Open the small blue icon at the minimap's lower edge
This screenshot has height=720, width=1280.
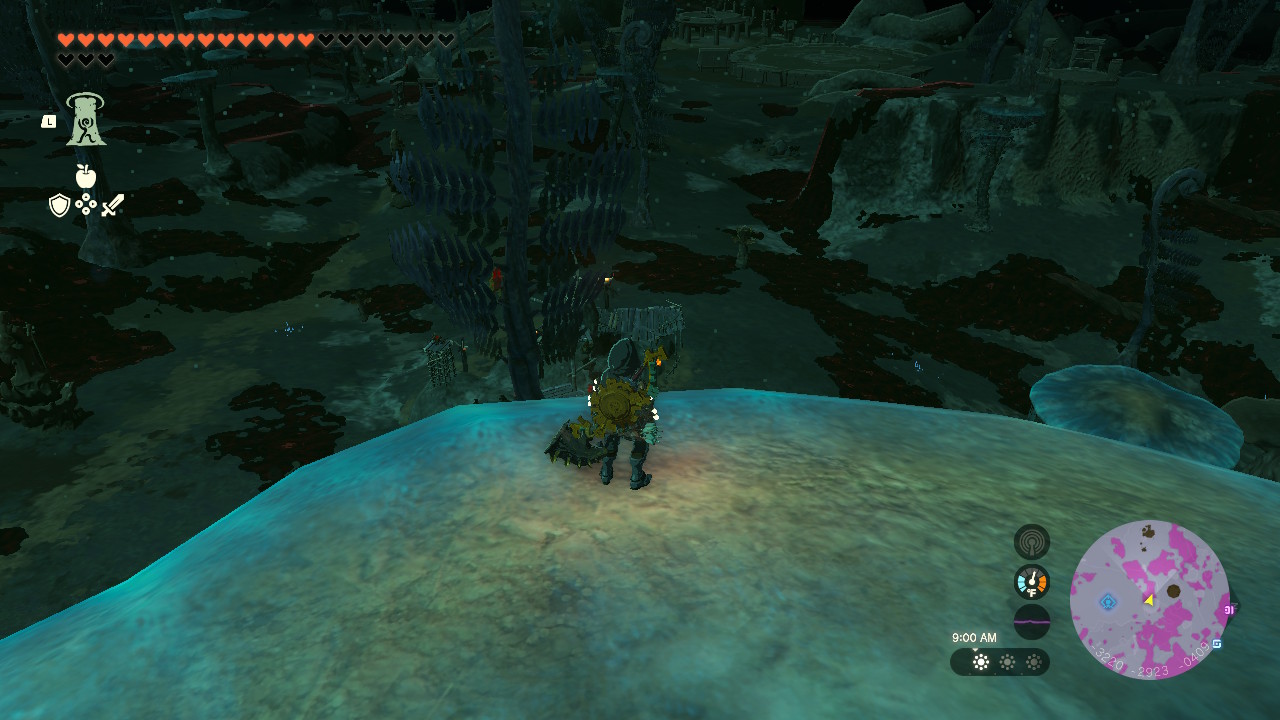(1217, 644)
